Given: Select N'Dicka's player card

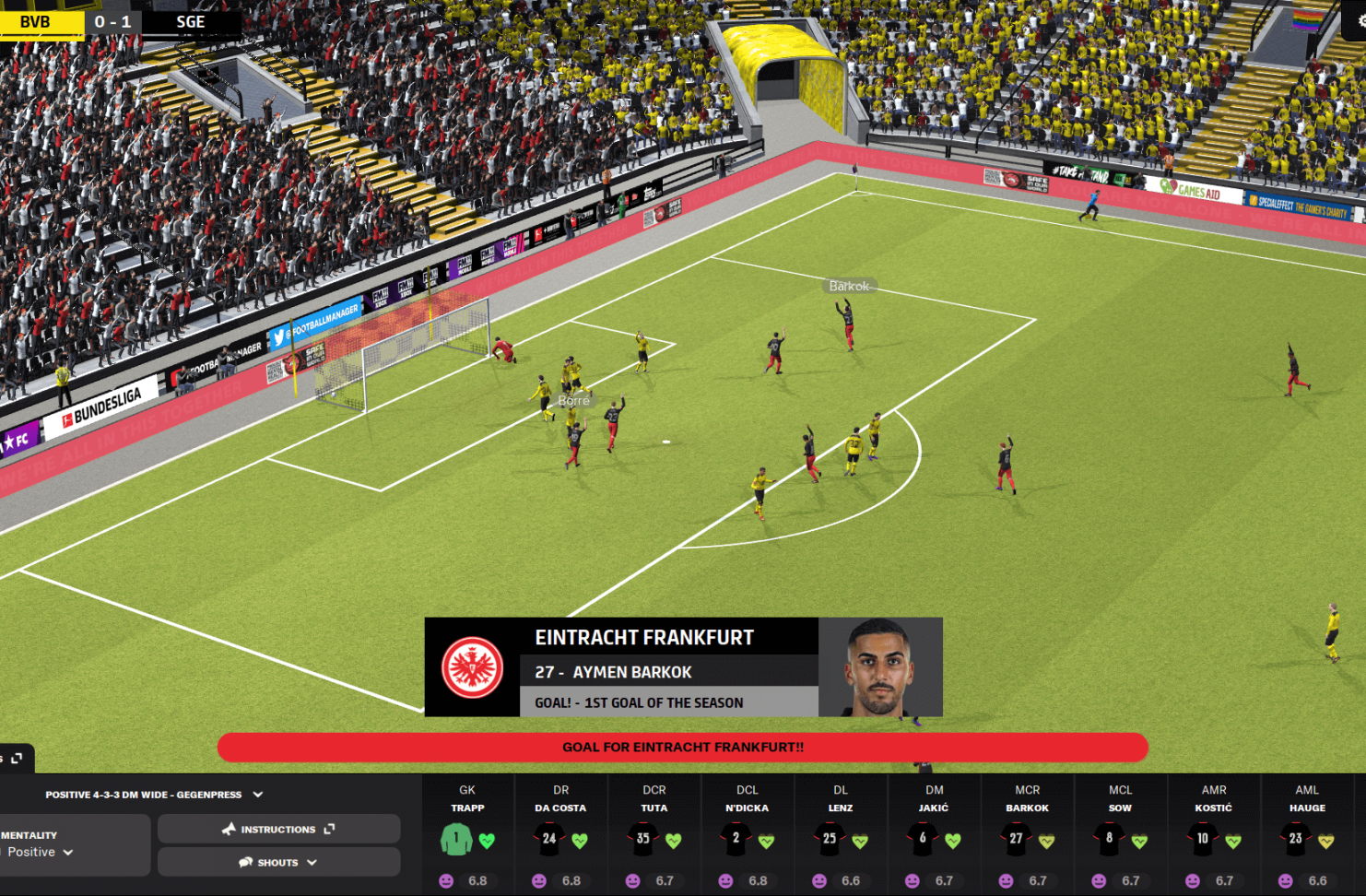Looking at the screenshot, I should tap(748, 836).
